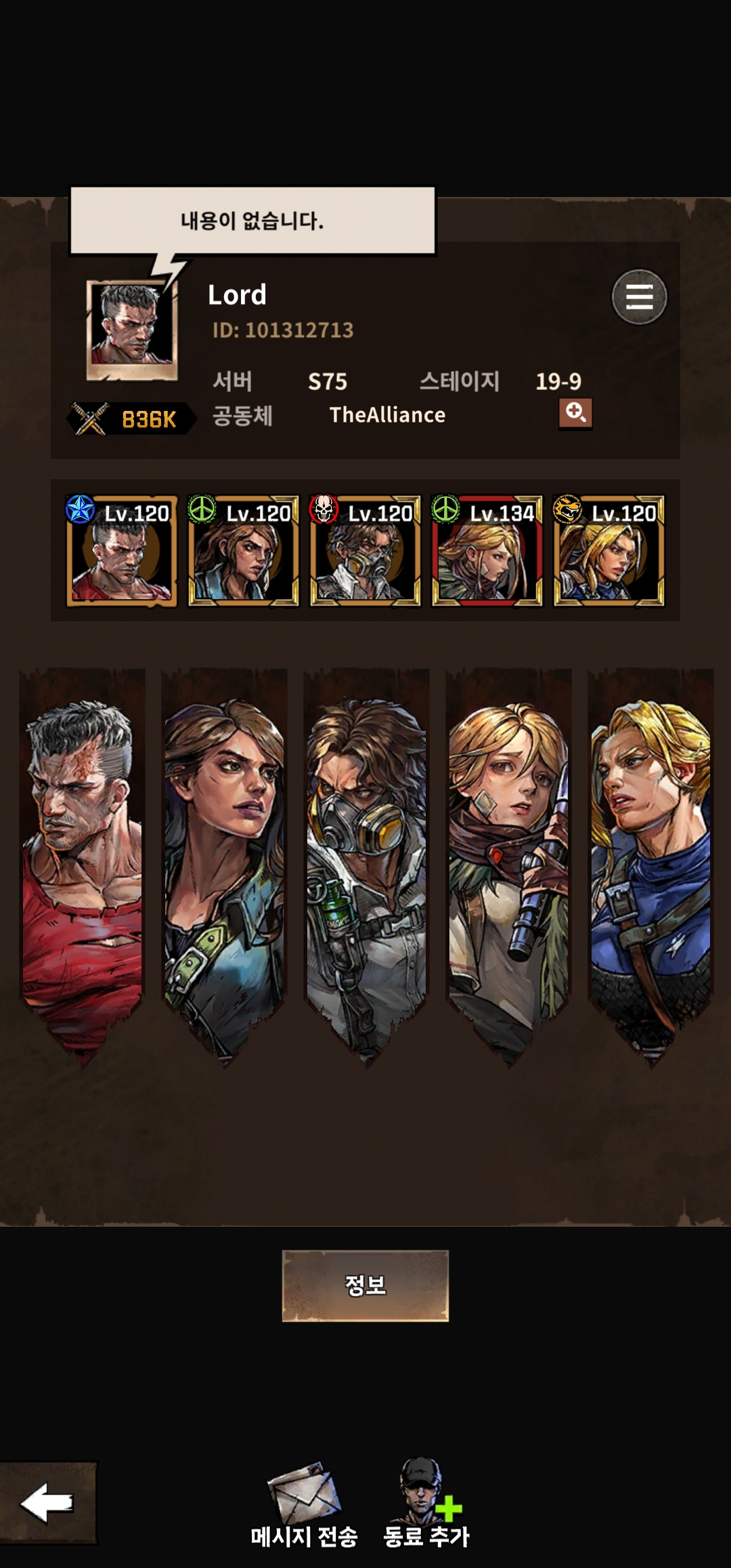Send a message via 메시지 전송
The height and width of the screenshot is (1568, 731).
(x=304, y=1504)
